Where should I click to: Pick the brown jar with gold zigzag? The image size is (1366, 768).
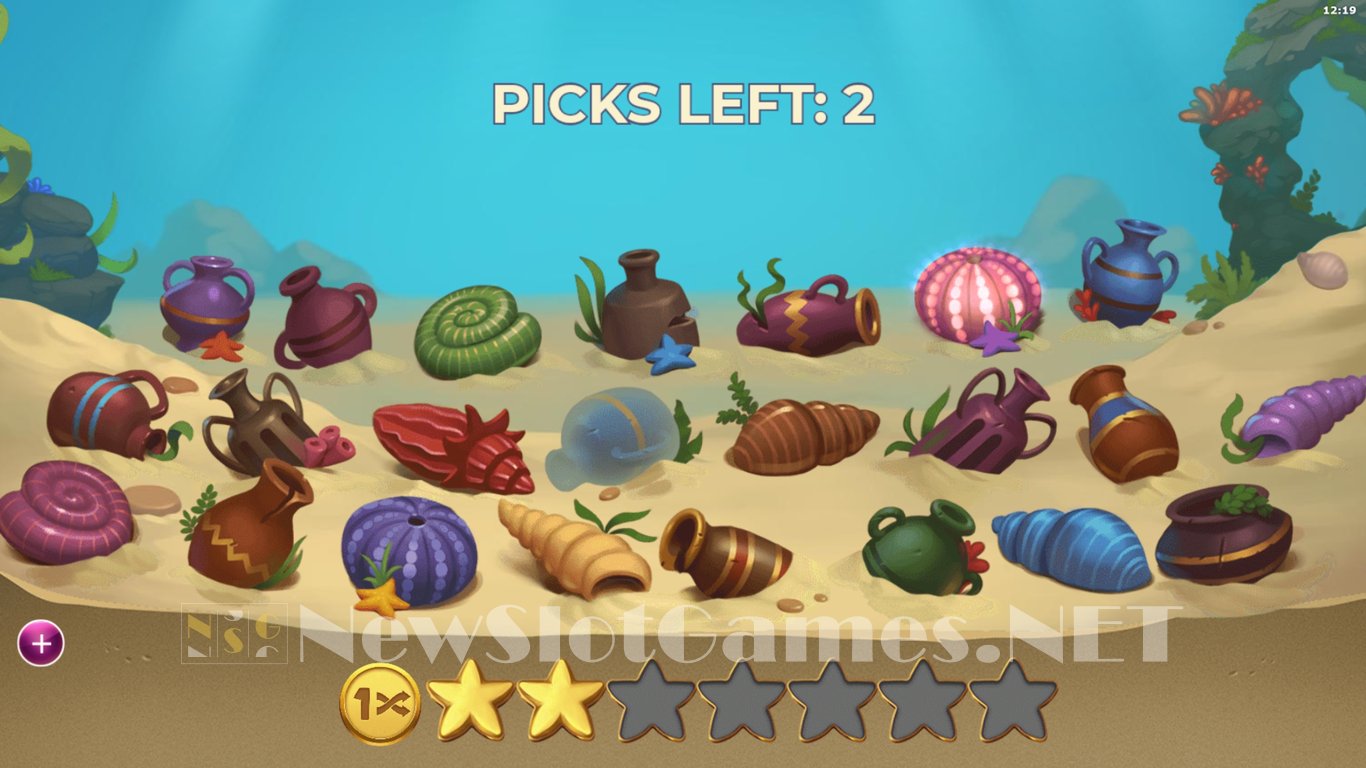click(247, 526)
